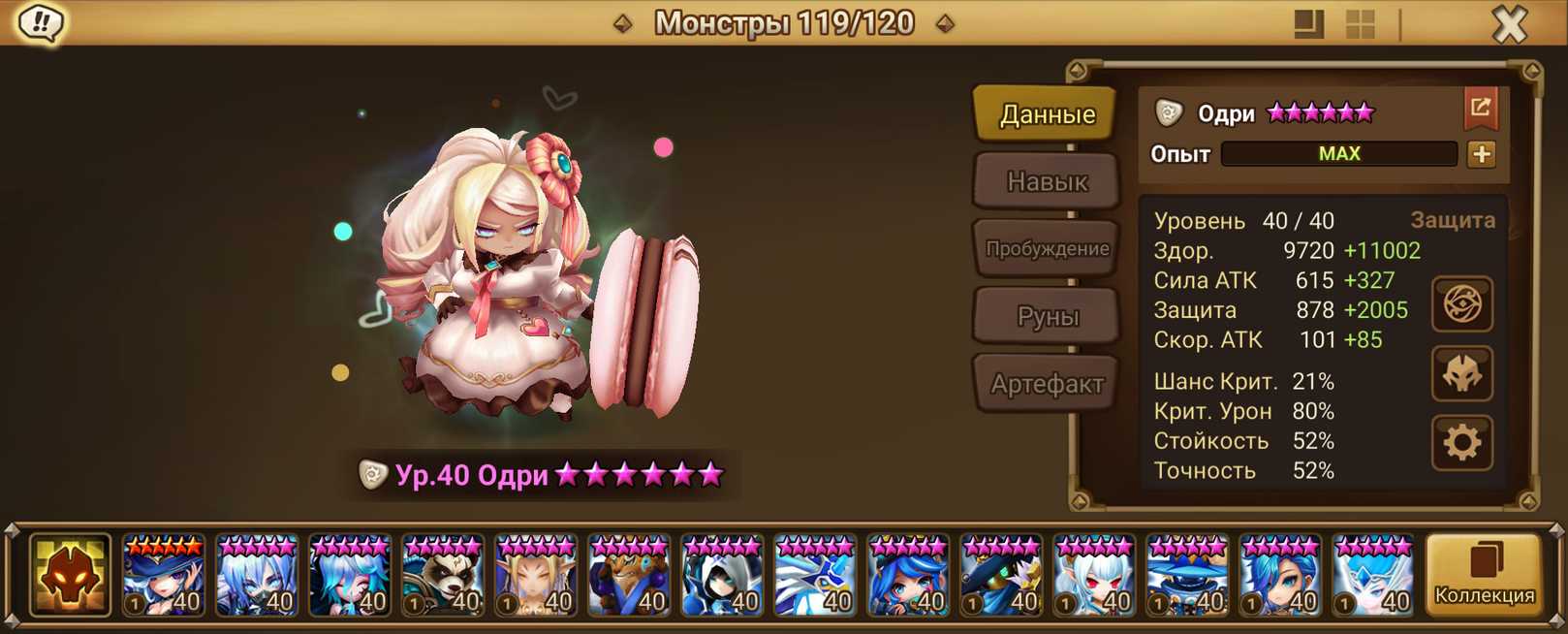Switch to the Навык tab
The image size is (1568, 634).
tap(1047, 181)
